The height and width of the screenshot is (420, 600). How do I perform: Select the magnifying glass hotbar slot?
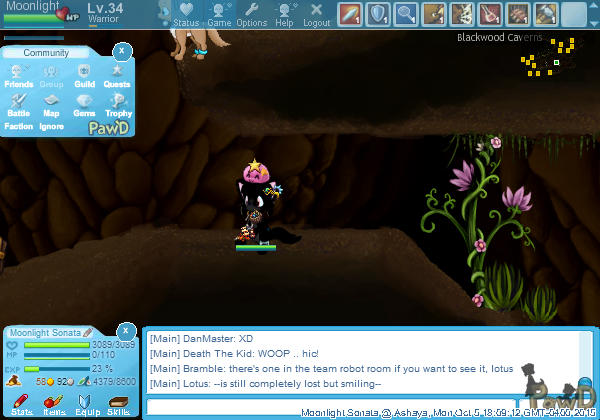406,14
